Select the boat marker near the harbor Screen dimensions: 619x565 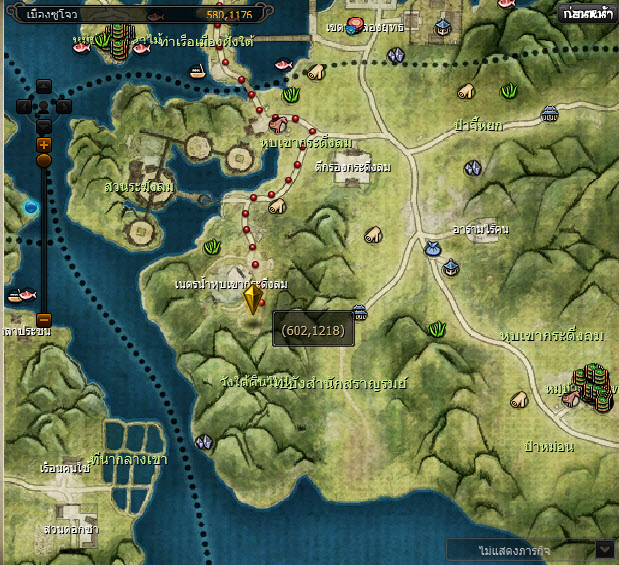pyautogui.click(x=198, y=71)
